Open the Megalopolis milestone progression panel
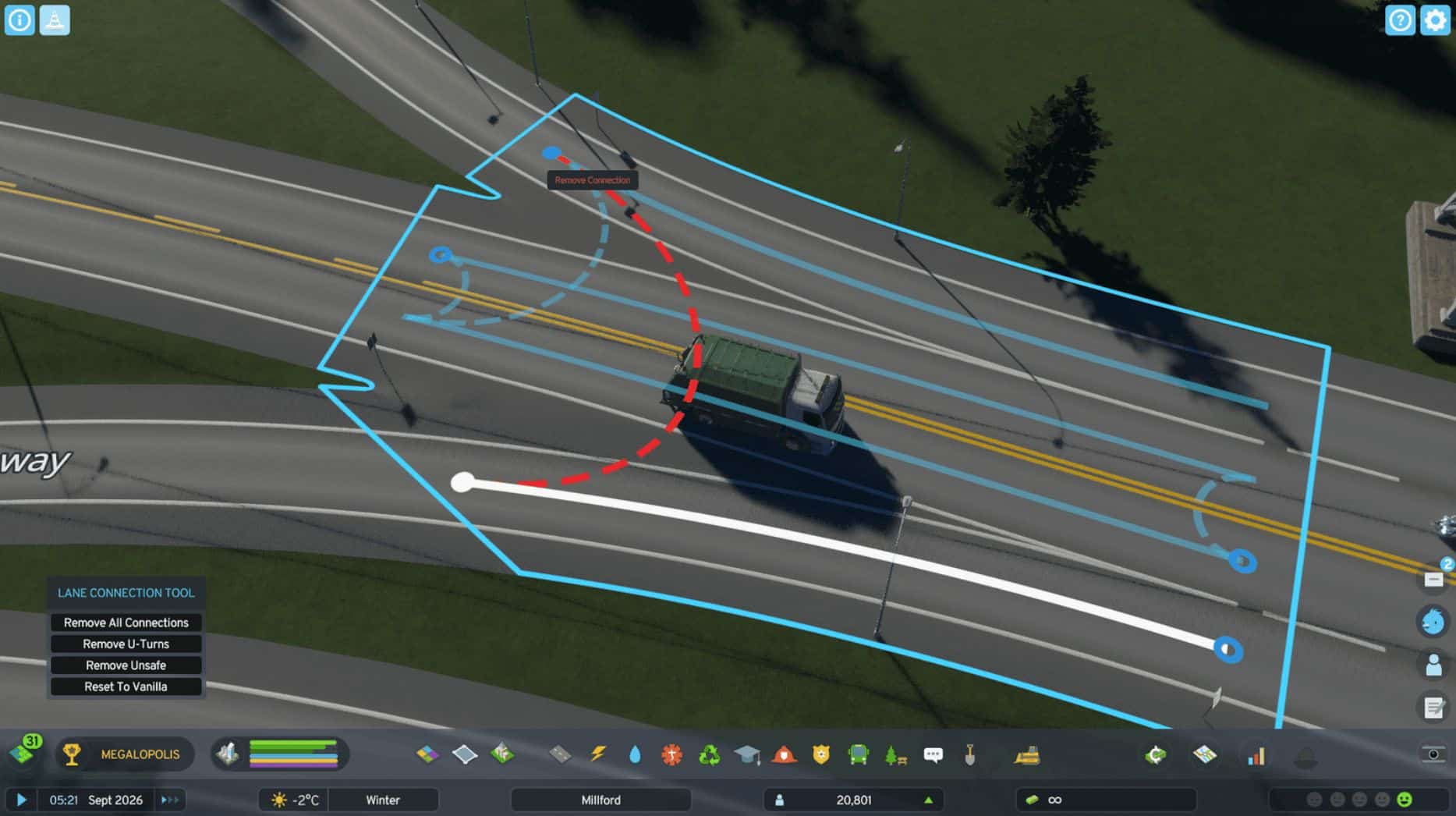Screen dimensions: 1456x816 [x=125, y=754]
